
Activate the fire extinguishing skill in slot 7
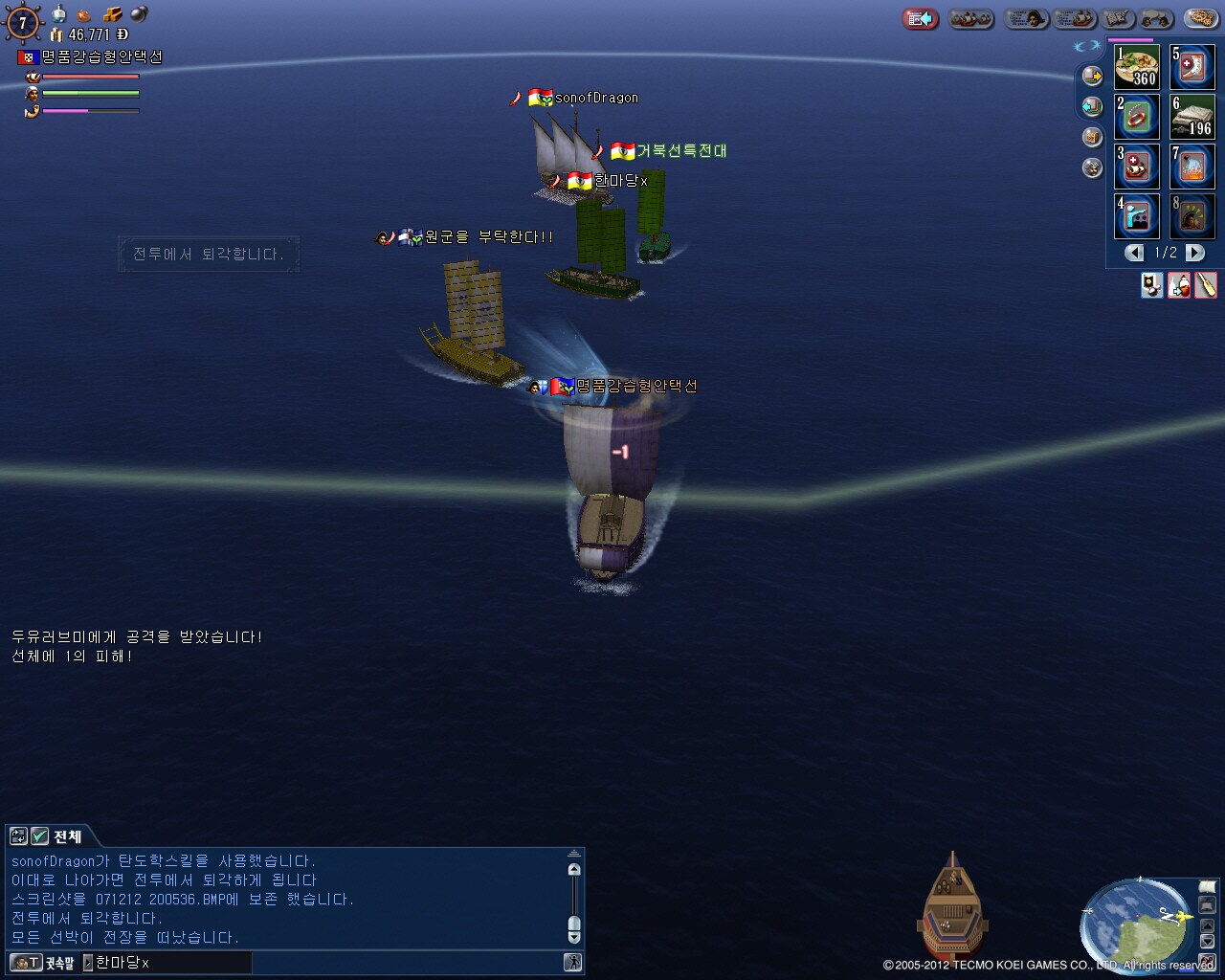click(x=1192, y=167)
